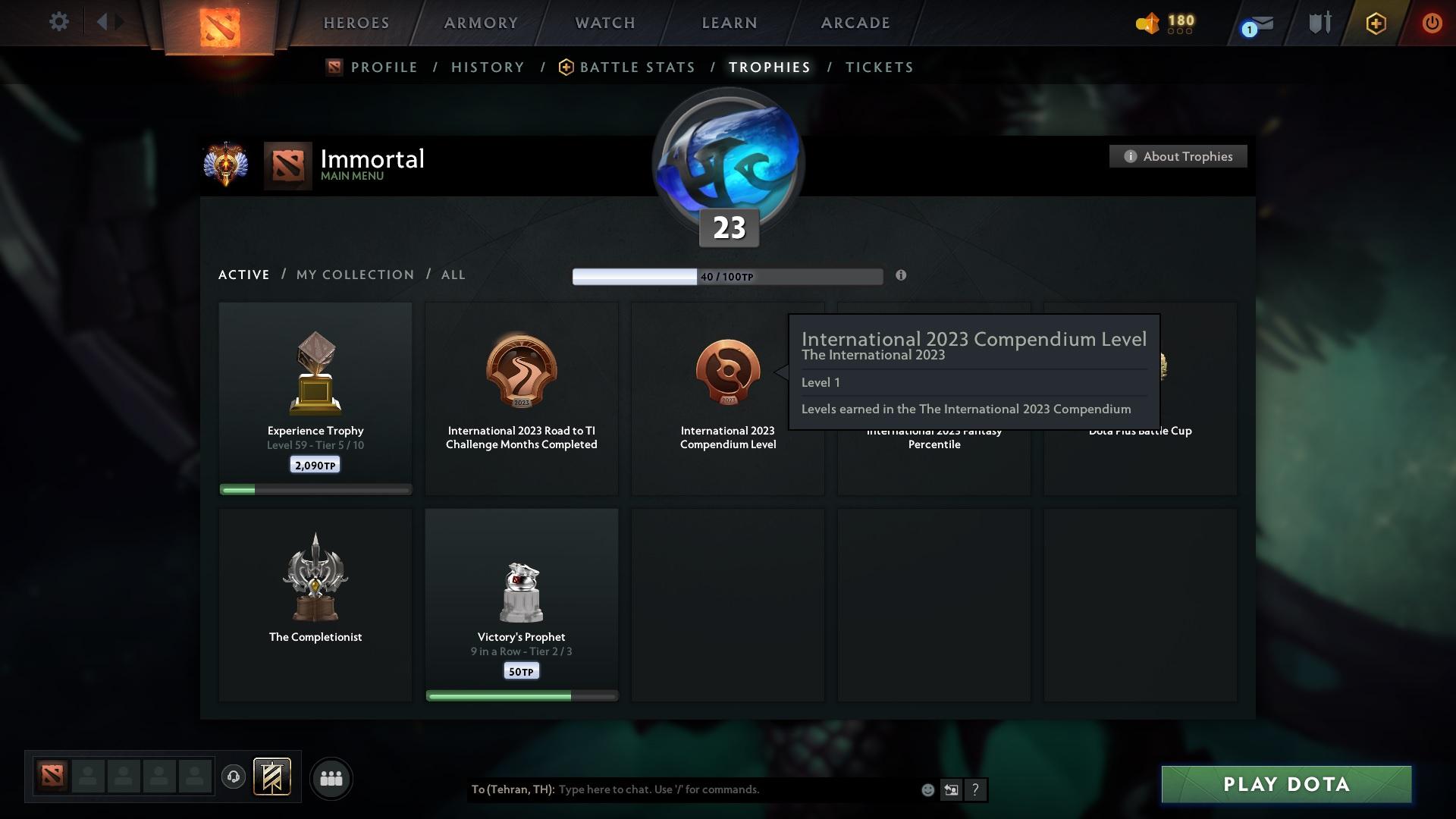The width and height of the screenshot is (1456, 819).
Task: Open Dota Plus via gold hexagon plus icon
Action: tap(1376, 23)
